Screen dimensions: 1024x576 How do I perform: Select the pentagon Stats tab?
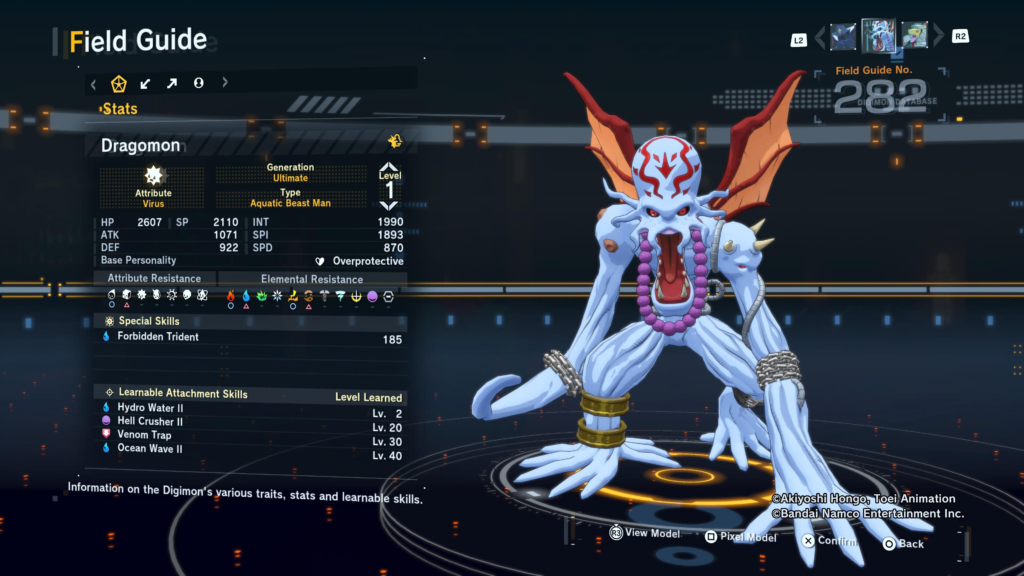click(119, 83)
